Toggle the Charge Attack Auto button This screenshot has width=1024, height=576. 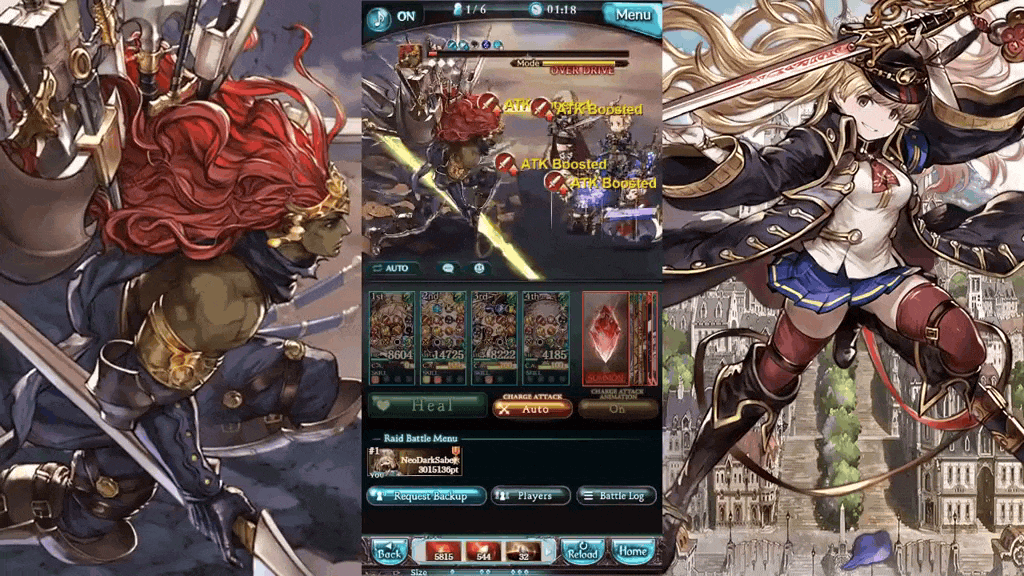(531, 408)
